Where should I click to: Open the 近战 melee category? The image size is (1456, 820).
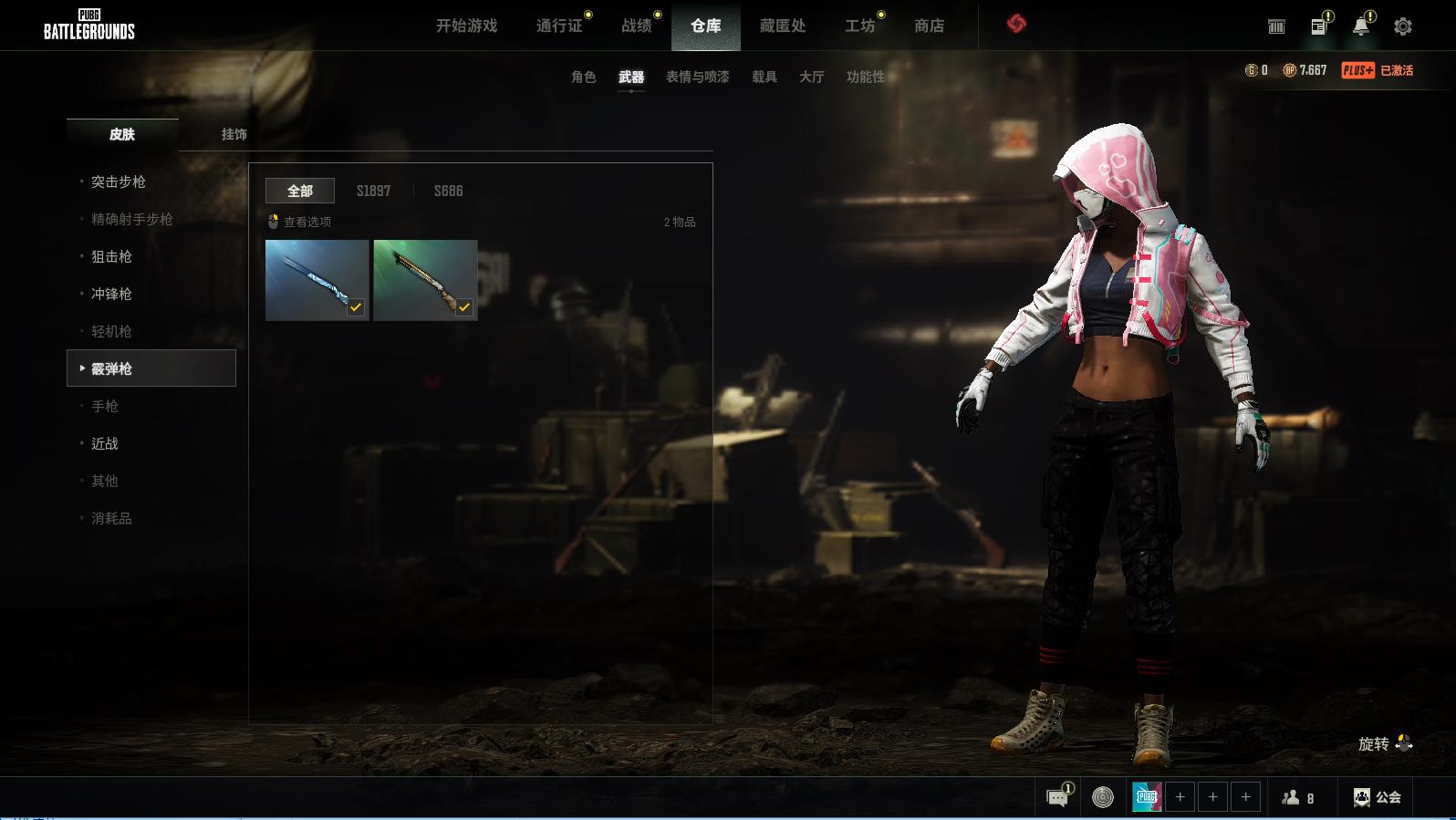(x=105, y=443)
